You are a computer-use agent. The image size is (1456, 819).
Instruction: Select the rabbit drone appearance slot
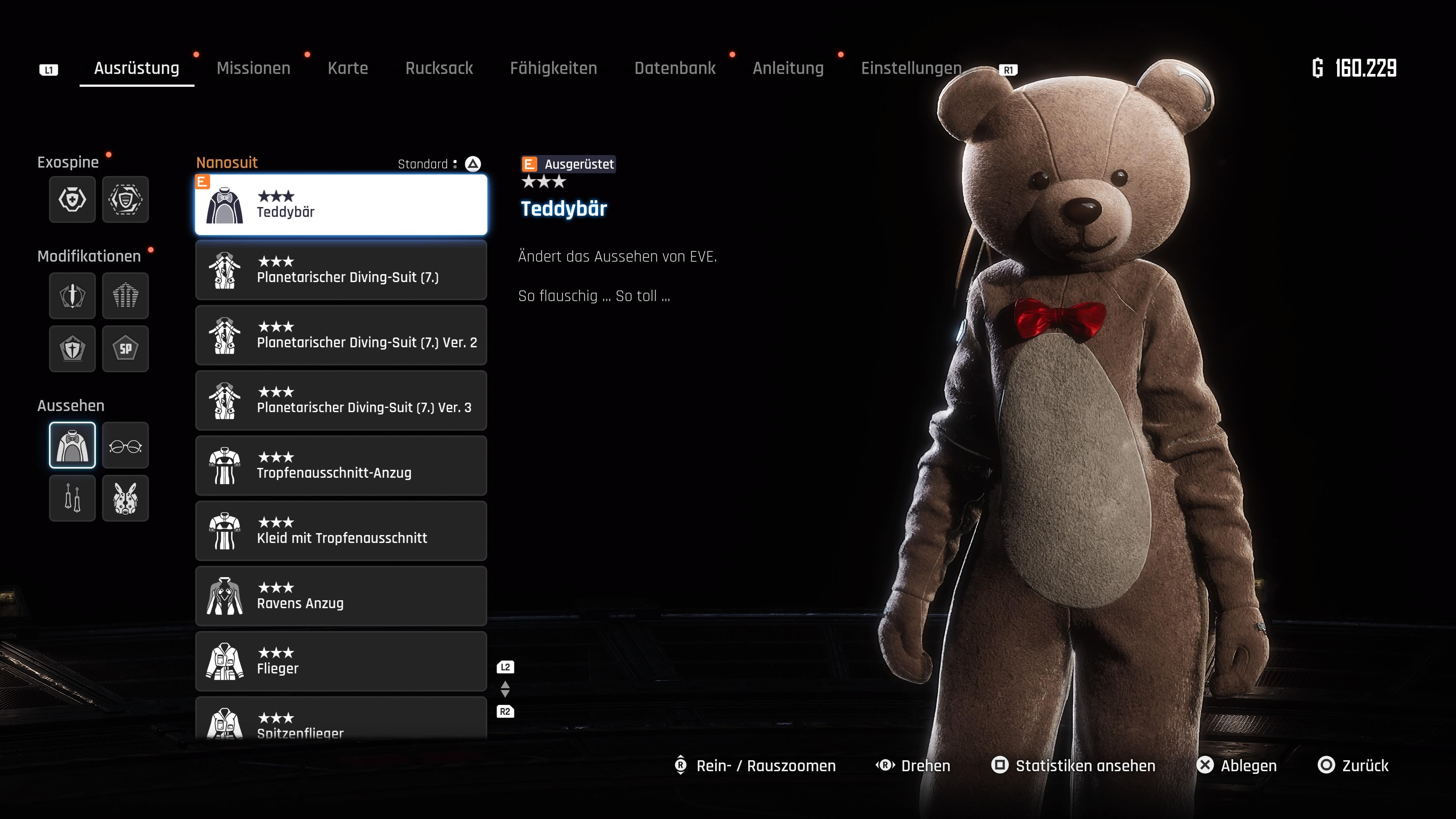click(x=126, y=498)
